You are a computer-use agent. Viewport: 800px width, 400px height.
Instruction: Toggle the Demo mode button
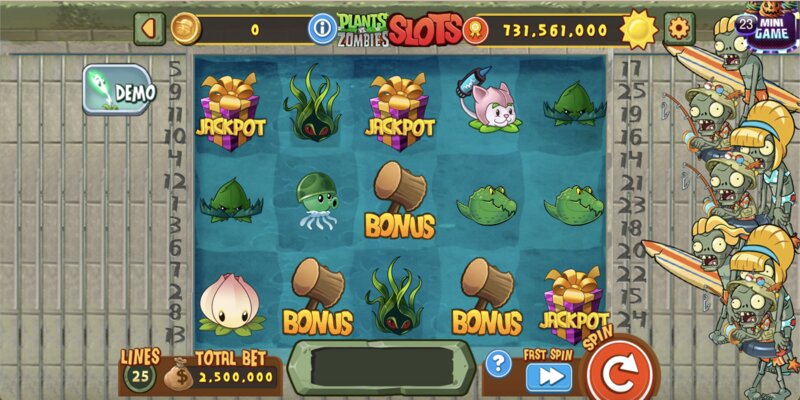pos(120,91)
